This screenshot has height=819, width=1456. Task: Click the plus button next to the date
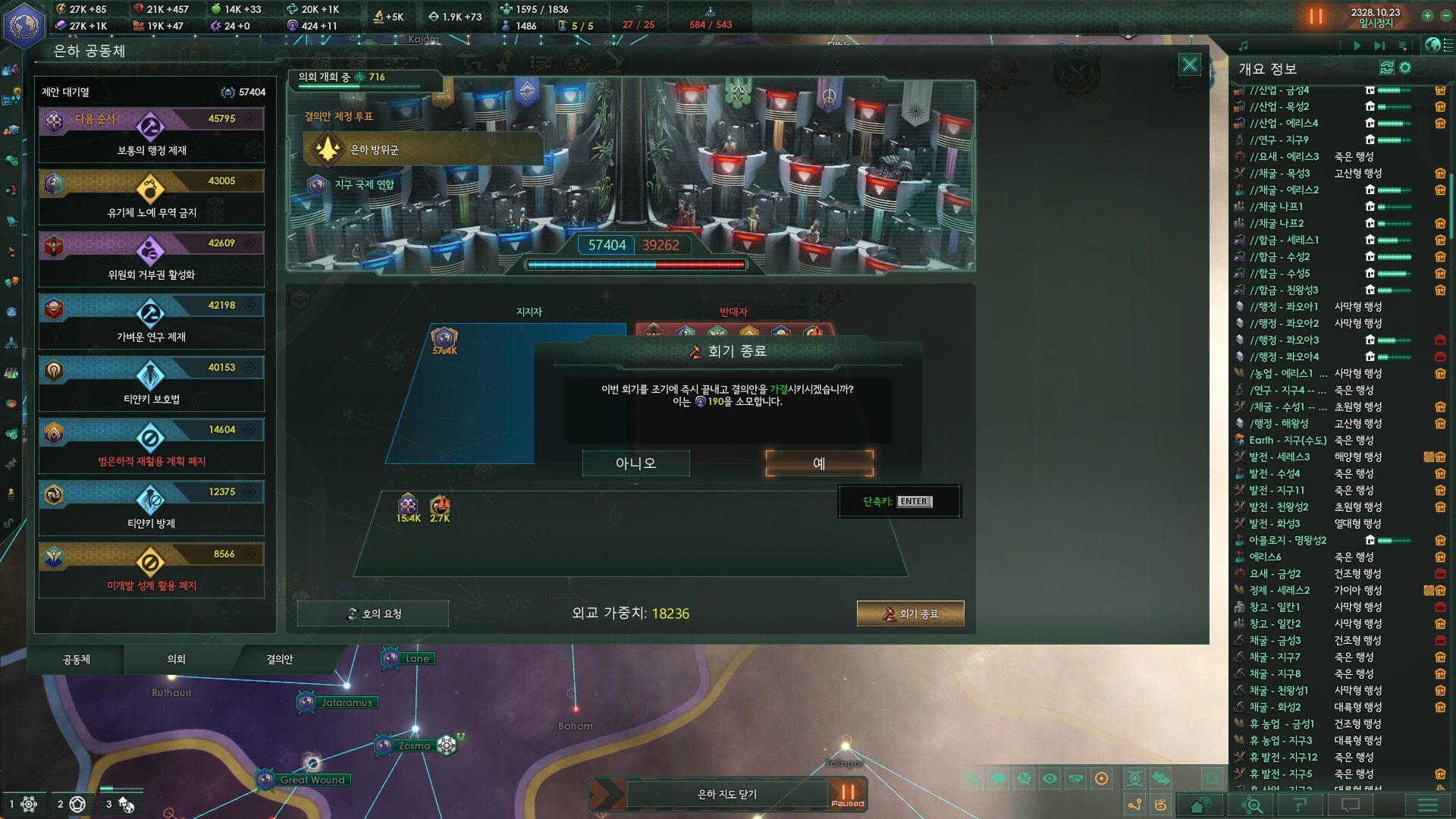pos(1427,15)
